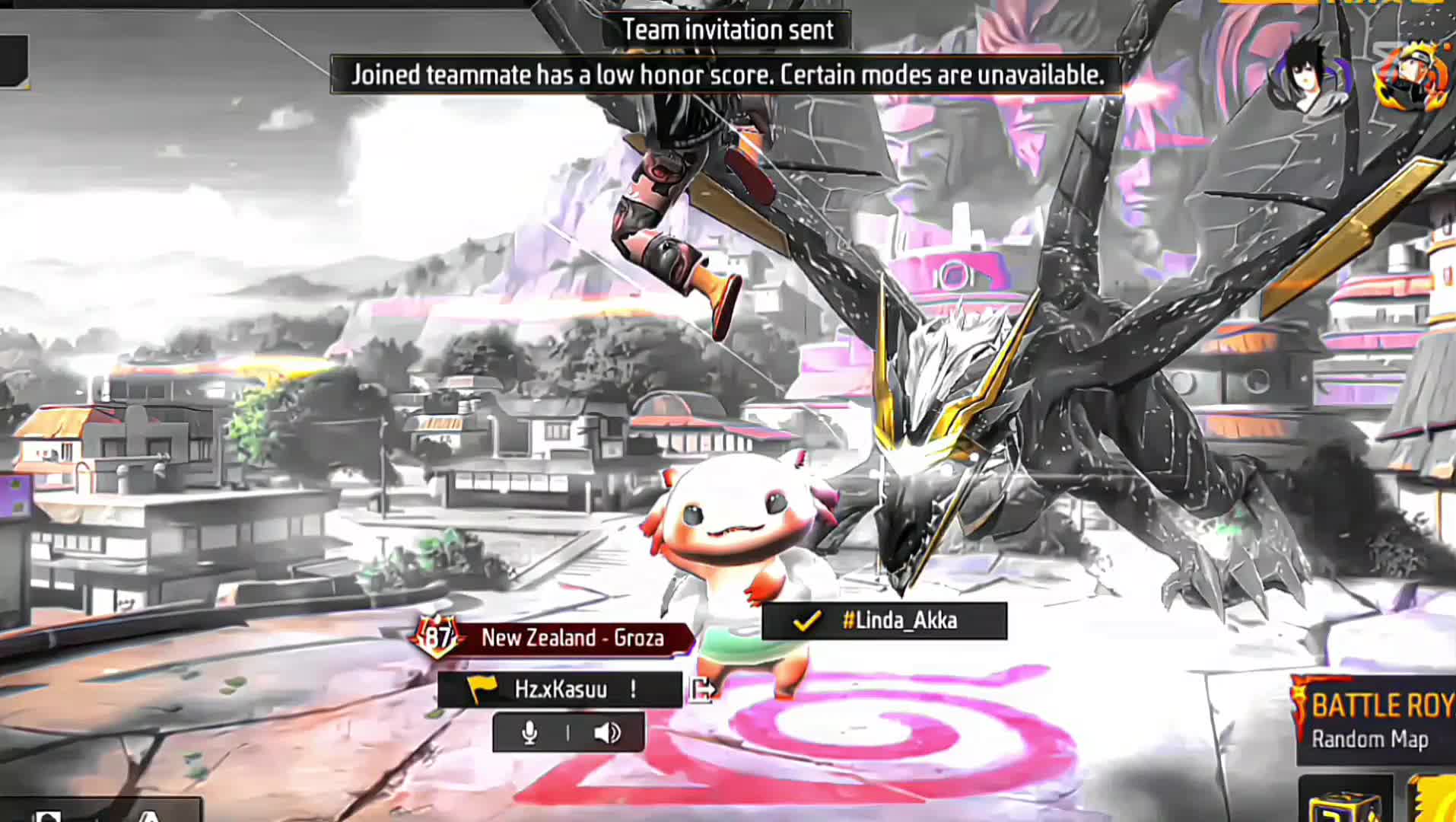Image resolution: width=1456 pixels, height=822 pixels.
Task: Toggle the microphone icon
Action: tap(529, 733)
